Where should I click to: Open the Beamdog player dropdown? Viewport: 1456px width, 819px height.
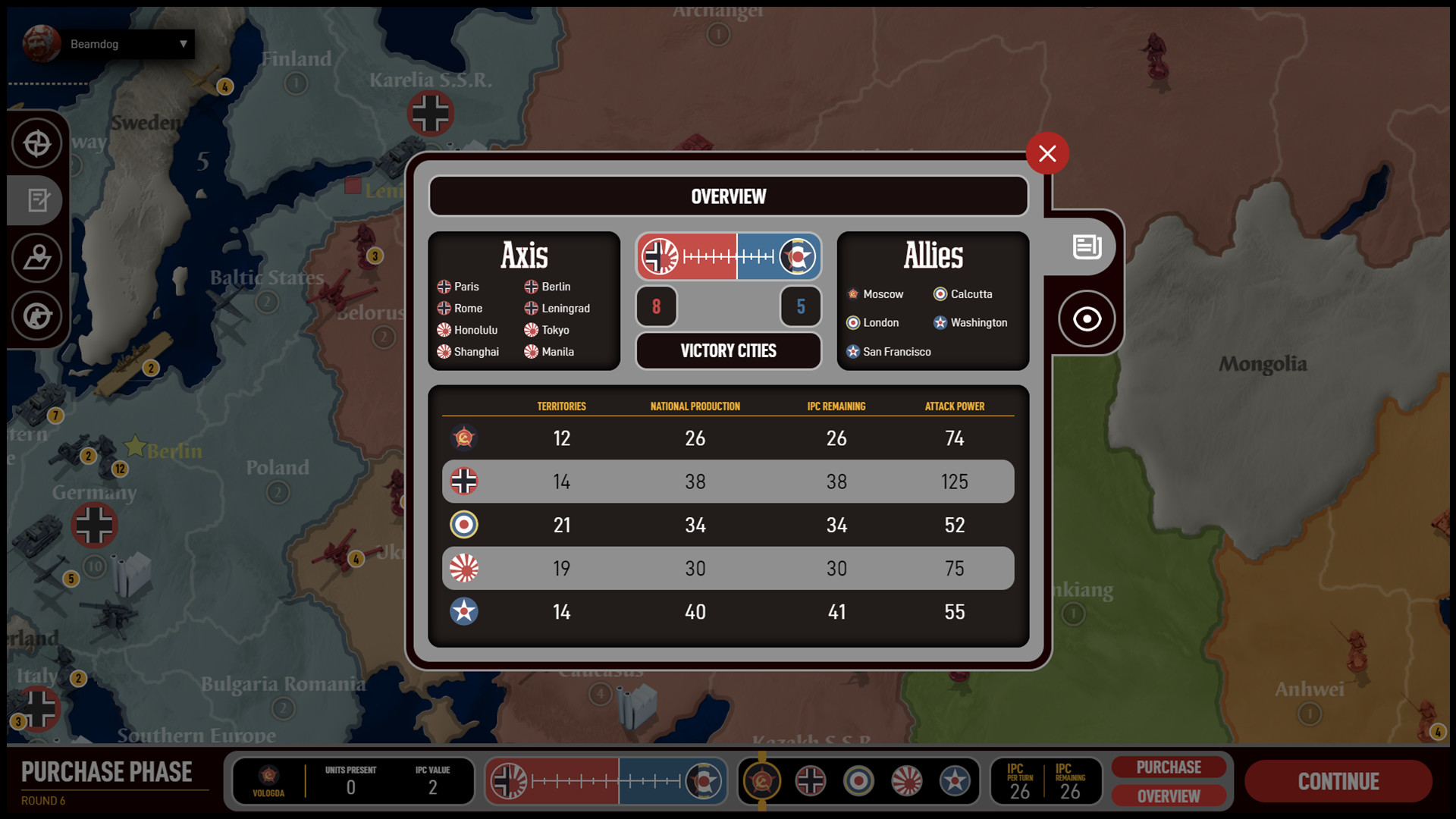(129, 43)
